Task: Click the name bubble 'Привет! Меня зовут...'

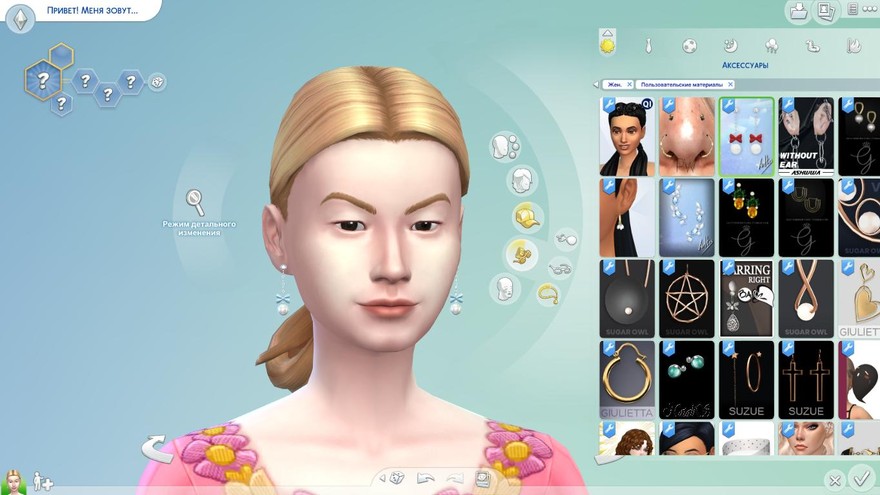Action: click(x=91, y=11)
